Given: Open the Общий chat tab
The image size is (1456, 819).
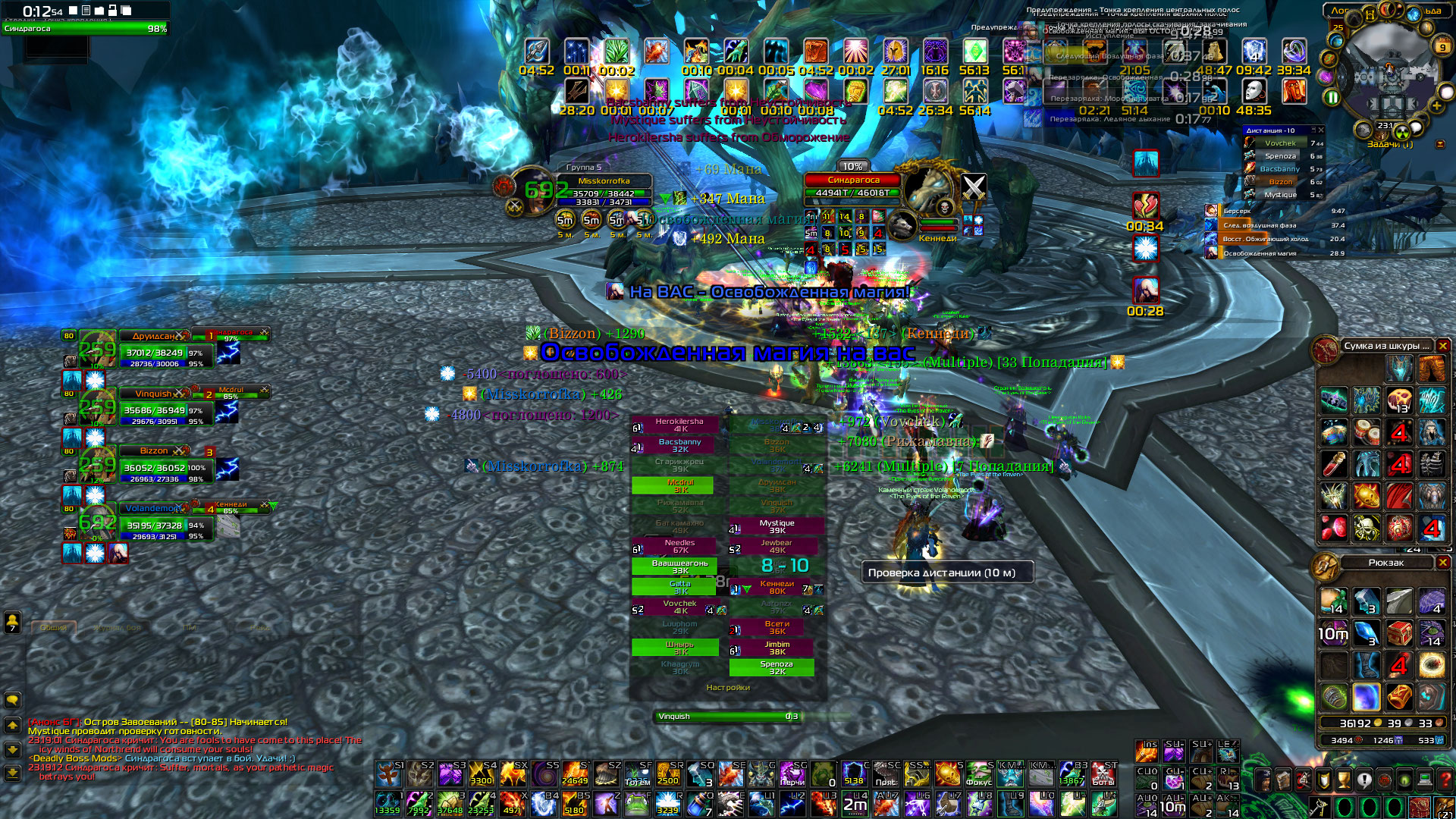Looking at the screenshot, I should tap(53, 627).
